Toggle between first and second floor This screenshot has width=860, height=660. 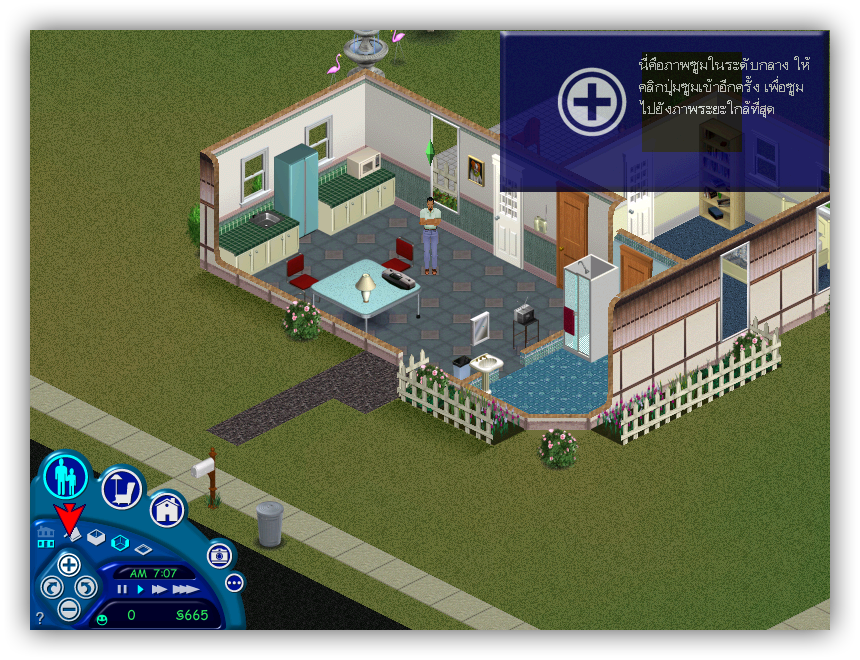point(46,537)
